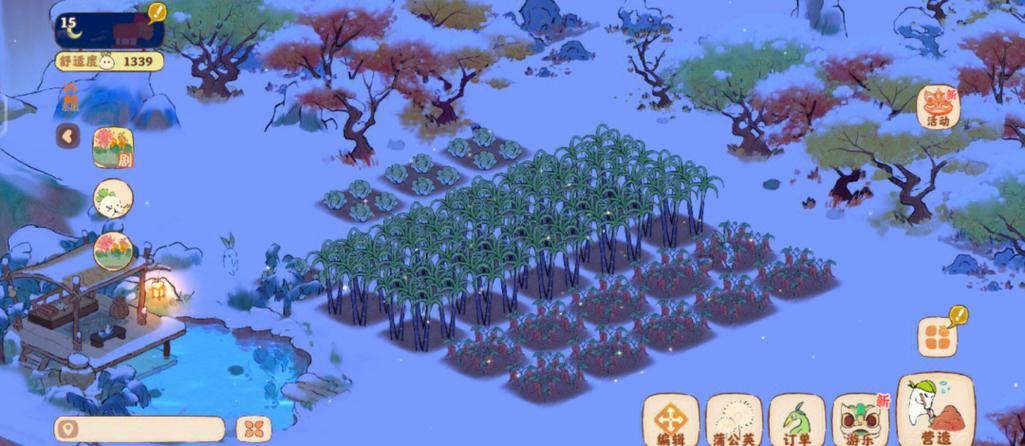Click the location pin bar
This screenshot has width=1025, height=446.
click(x=139, y=429)
